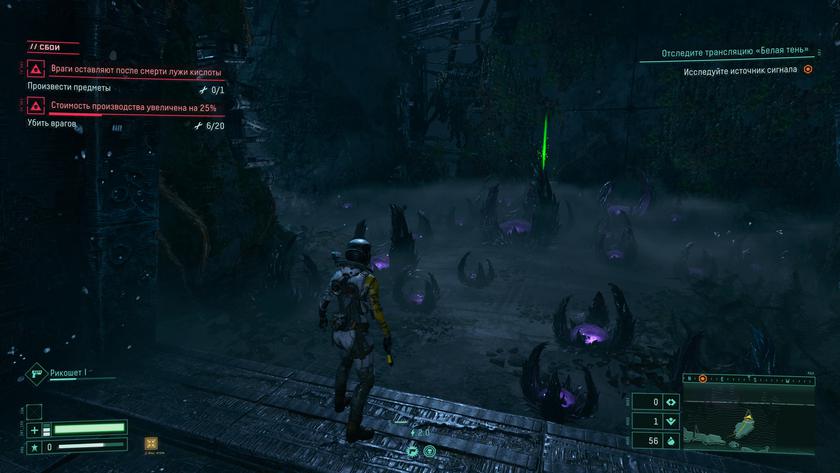Image resolution: width=840 pixels, height=473 pixels.
Task: Click the empty consumable slot above health
Action: (x=34, y=411)
